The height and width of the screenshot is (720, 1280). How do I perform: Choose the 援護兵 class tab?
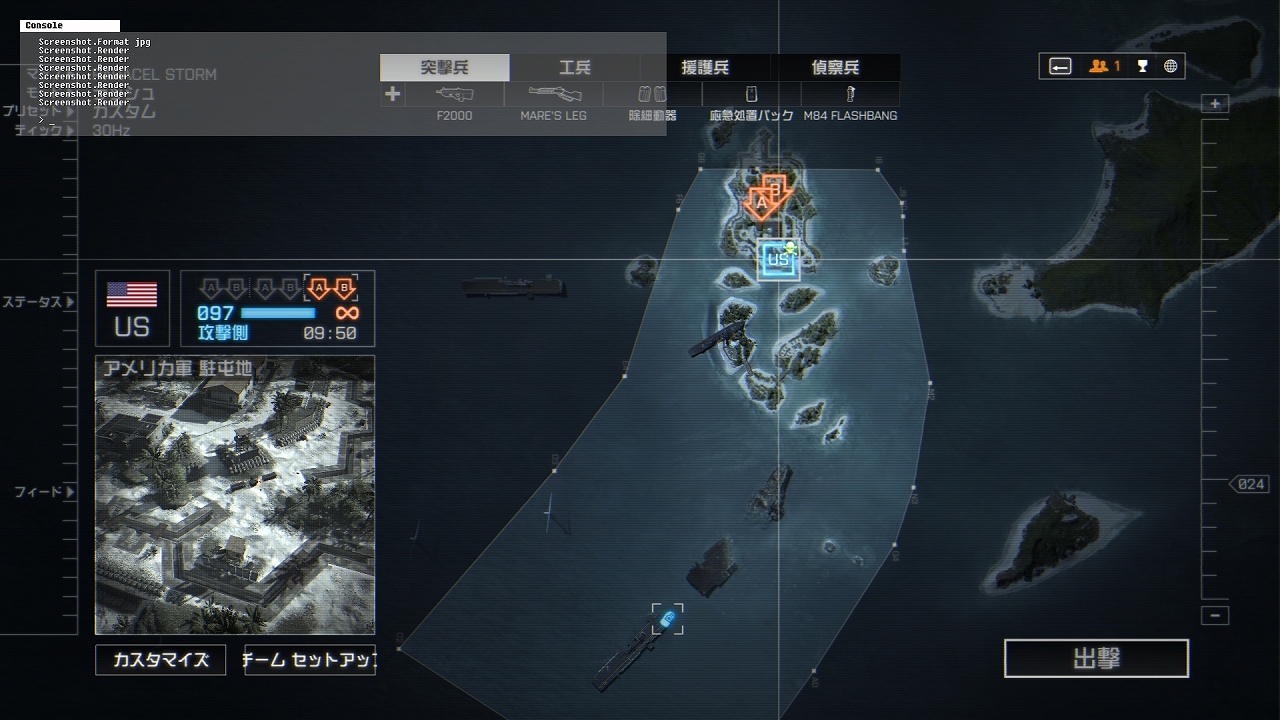tap(705, 68)
